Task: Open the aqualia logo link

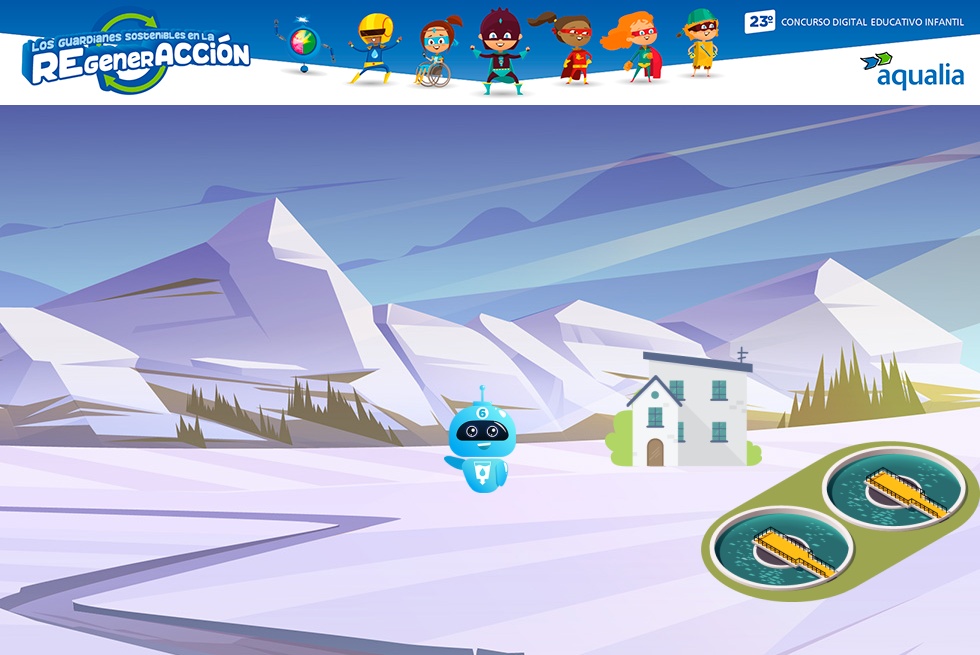Action: tap(912, 70)
